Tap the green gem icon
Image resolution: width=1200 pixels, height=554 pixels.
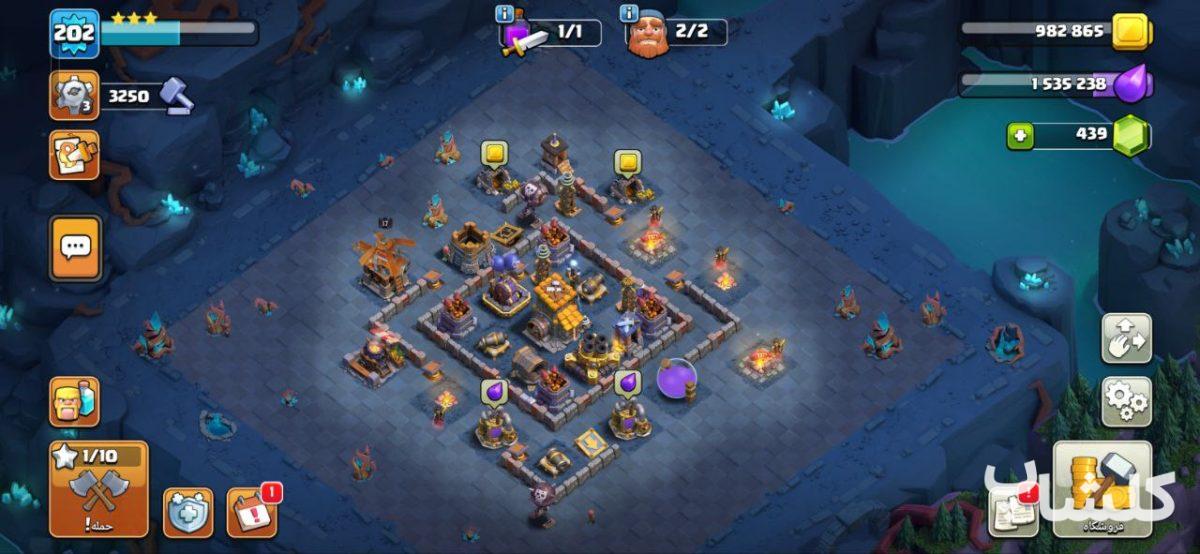tap(1131, 135)
